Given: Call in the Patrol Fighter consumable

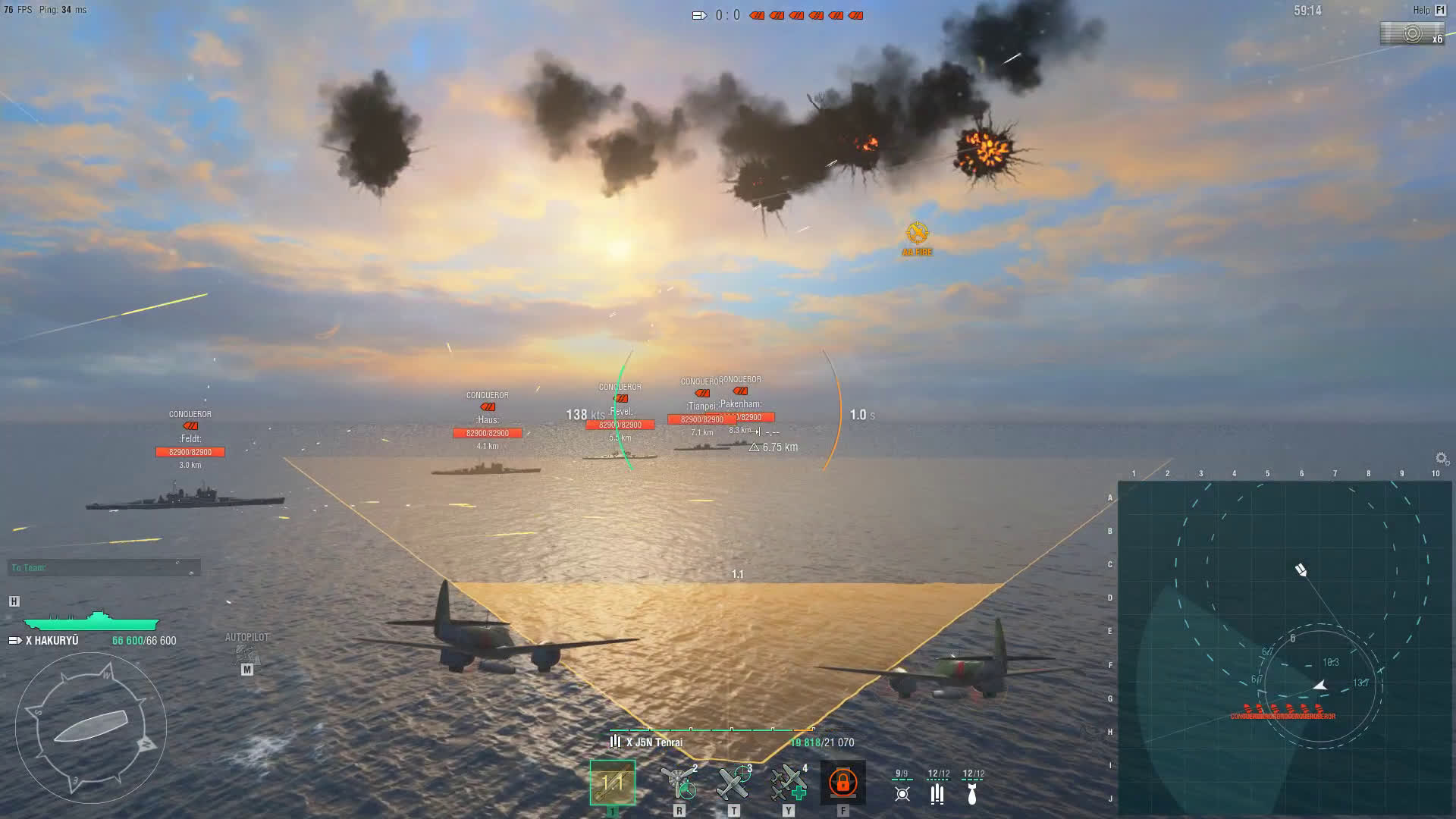Looking at the screenshot, I should pyautogui.click(x=733, y=783).
